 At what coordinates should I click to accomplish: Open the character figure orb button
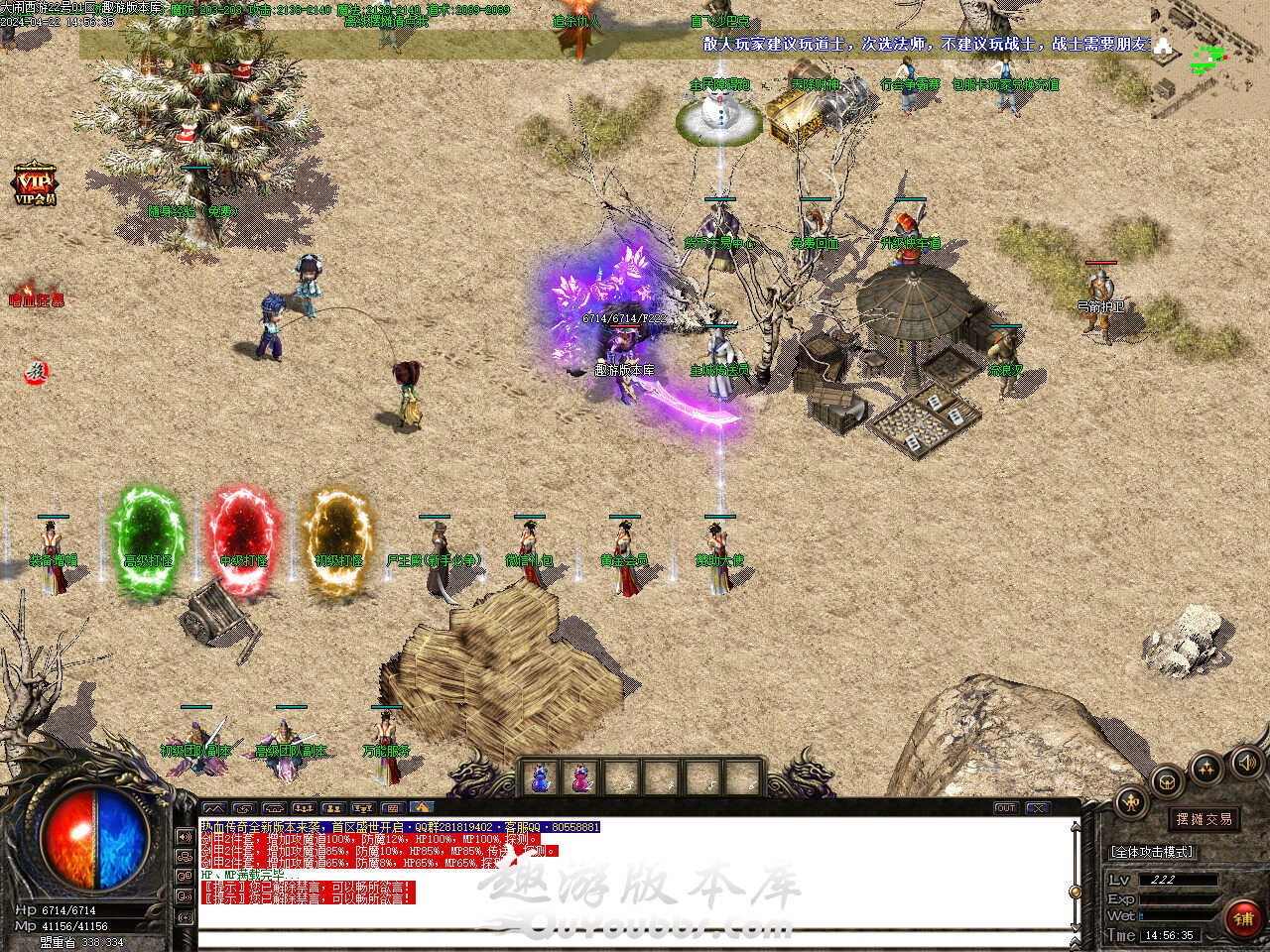pos(1130,802)
